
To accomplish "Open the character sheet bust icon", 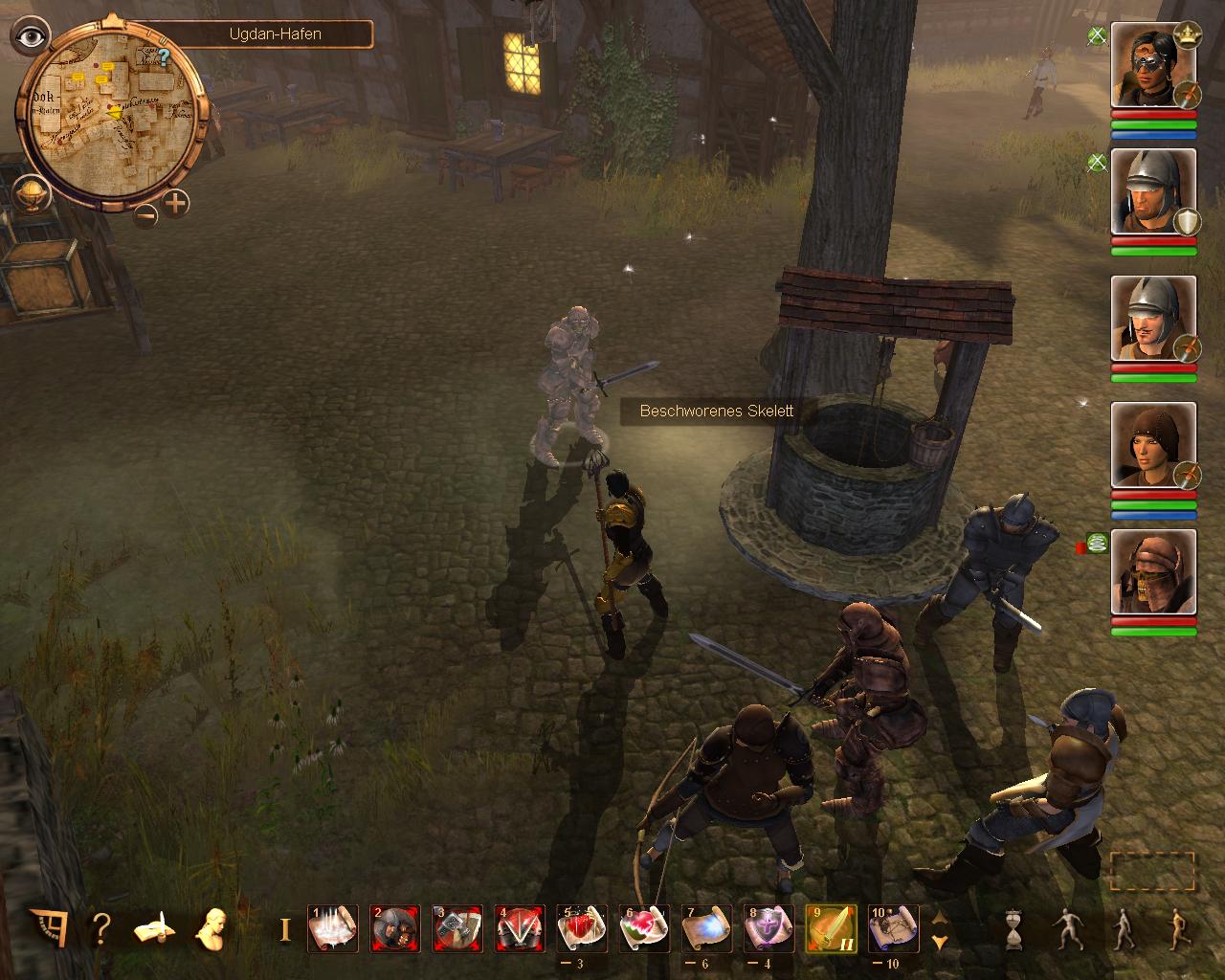I will [212, 927].
